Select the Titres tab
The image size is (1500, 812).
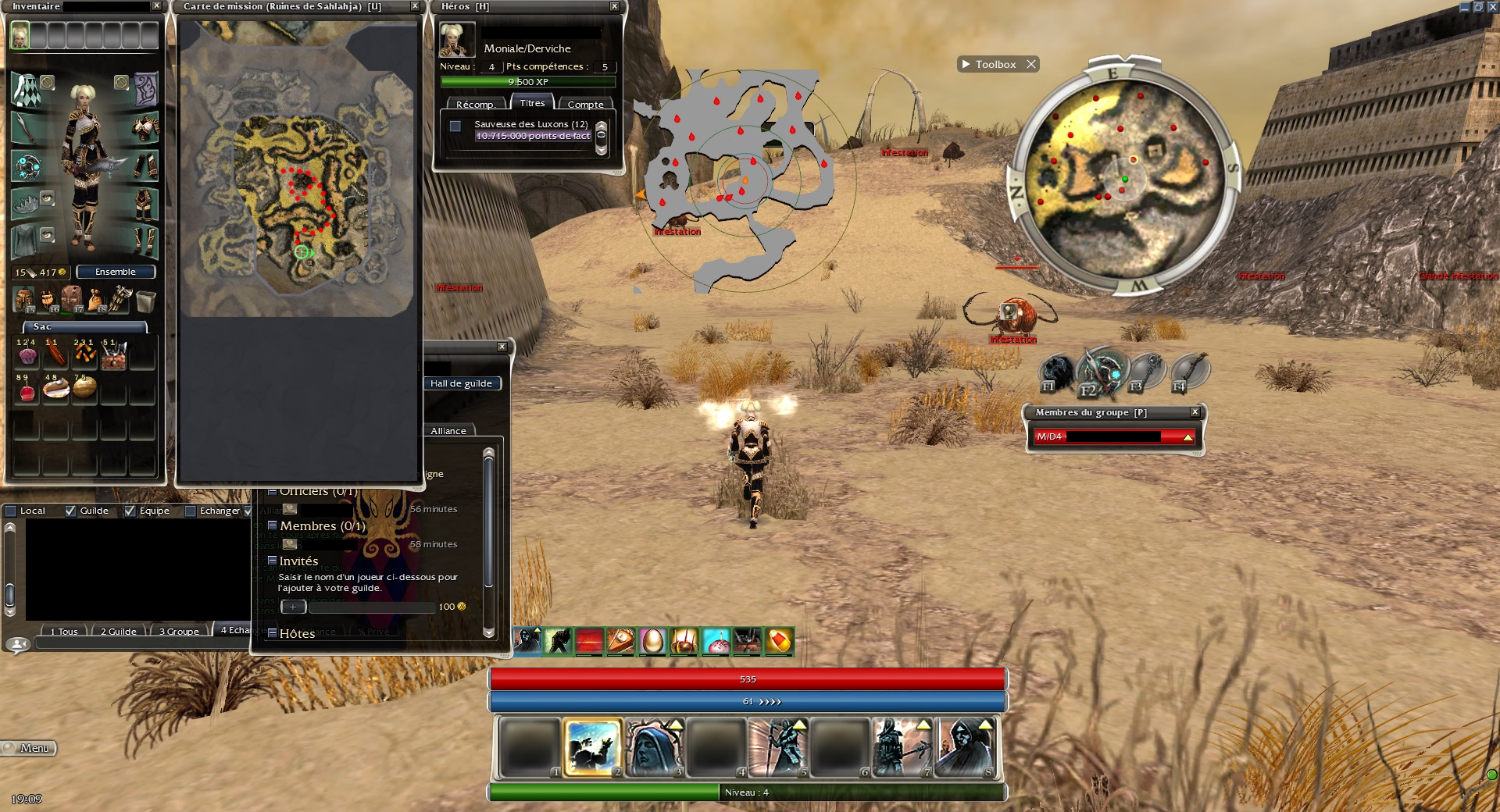[532, 103]
